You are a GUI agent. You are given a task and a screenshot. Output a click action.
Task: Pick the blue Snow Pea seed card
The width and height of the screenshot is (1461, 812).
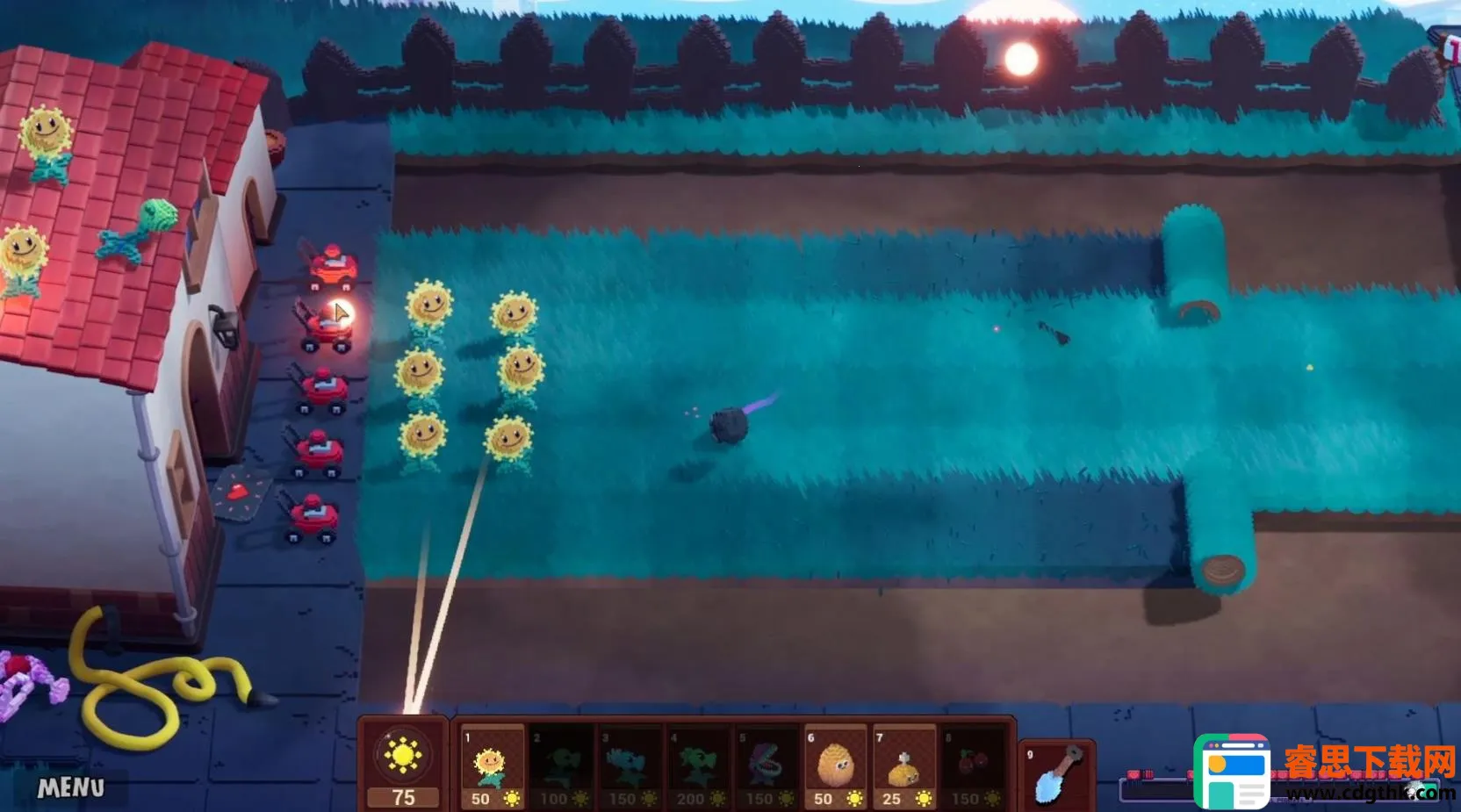coord(630,766)
